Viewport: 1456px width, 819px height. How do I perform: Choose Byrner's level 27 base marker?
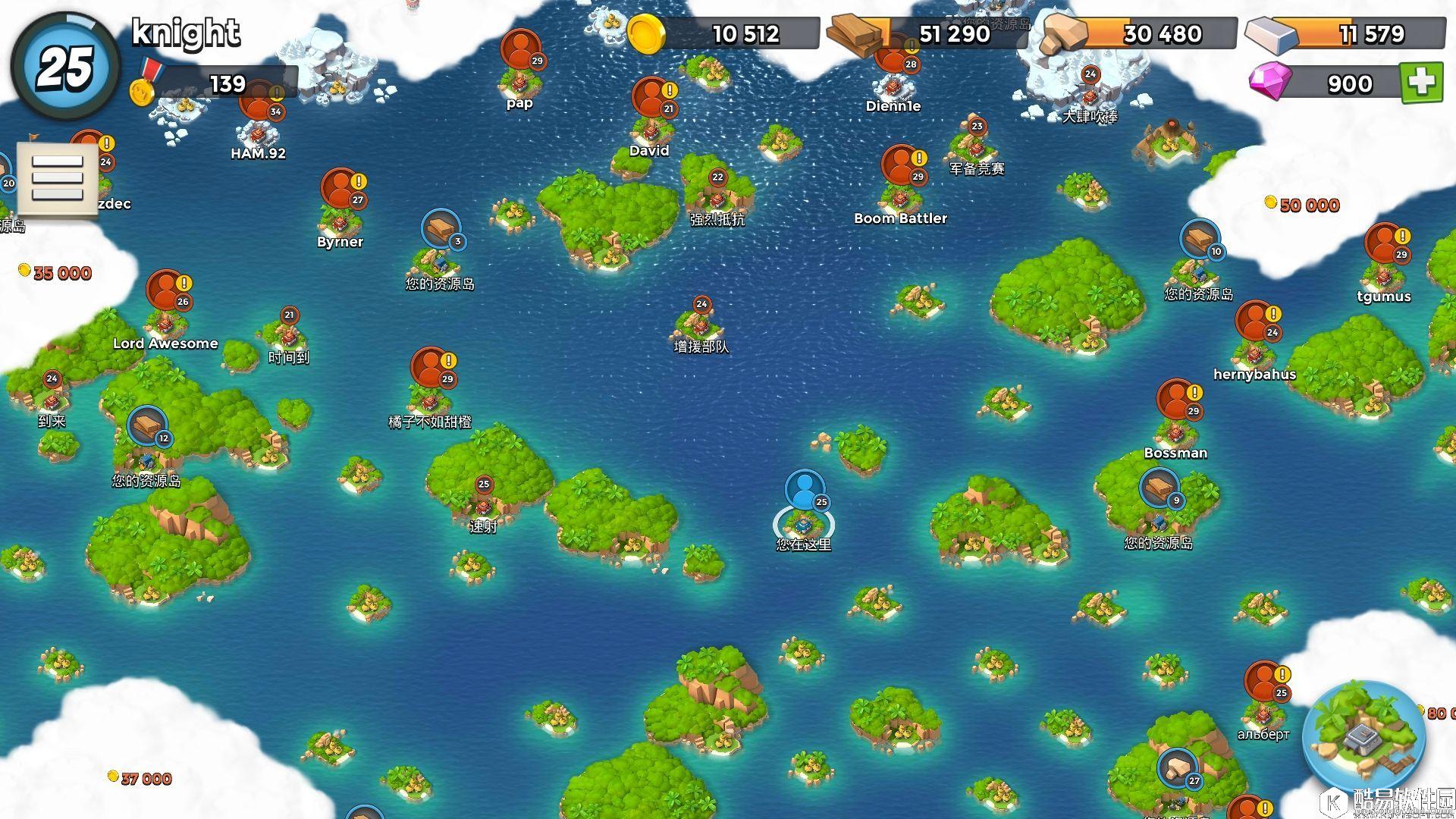(x=341, y=190)
